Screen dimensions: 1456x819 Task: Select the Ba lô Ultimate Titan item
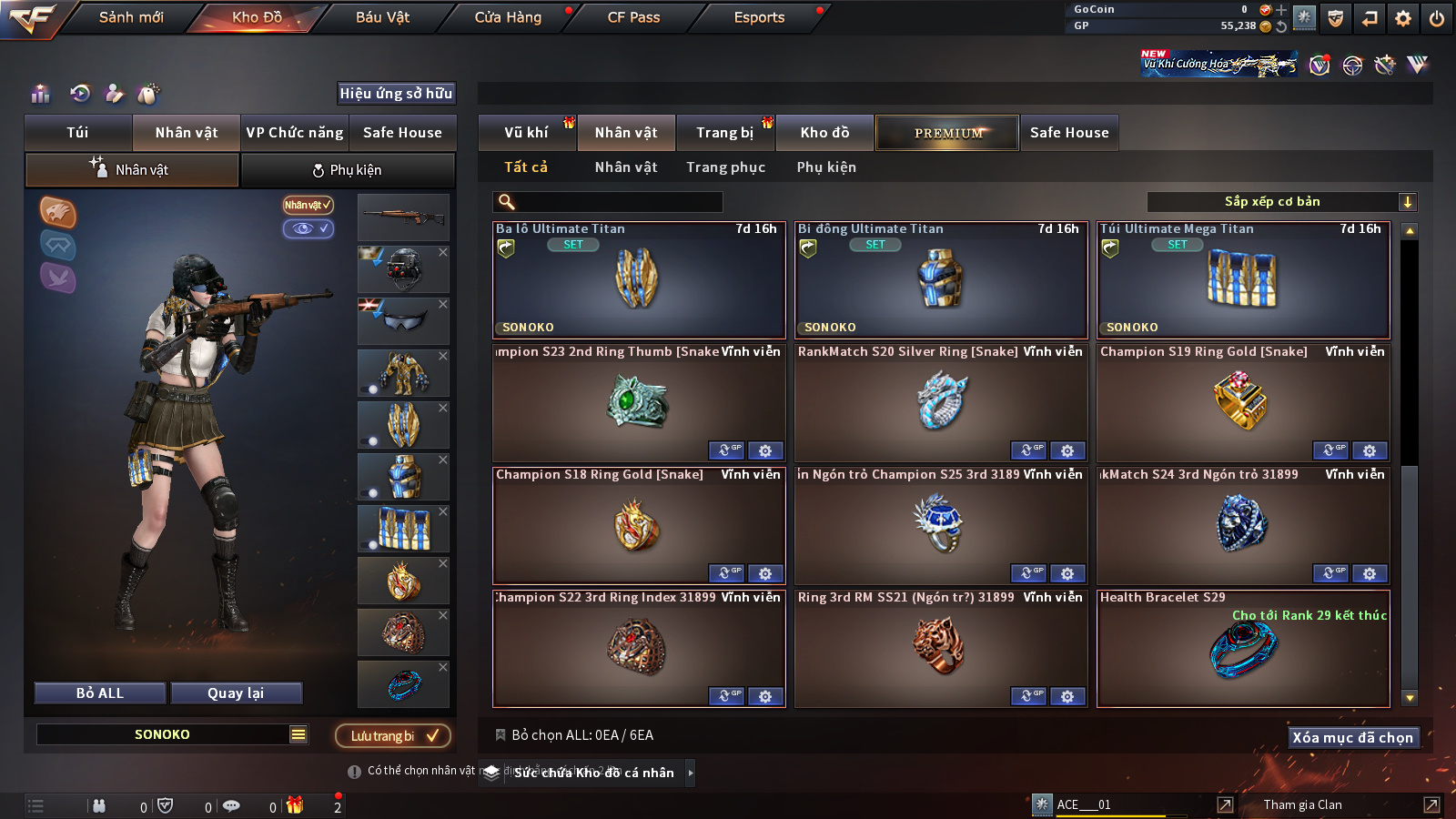tap(638, 280)
